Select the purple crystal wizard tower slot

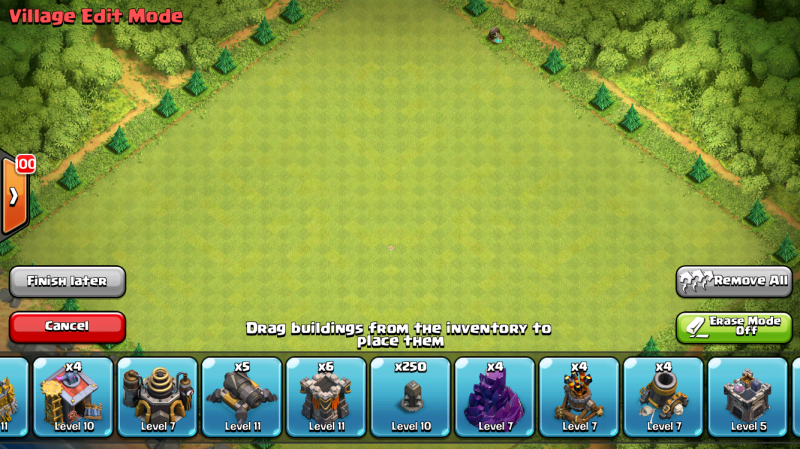(x=495, y=397)
